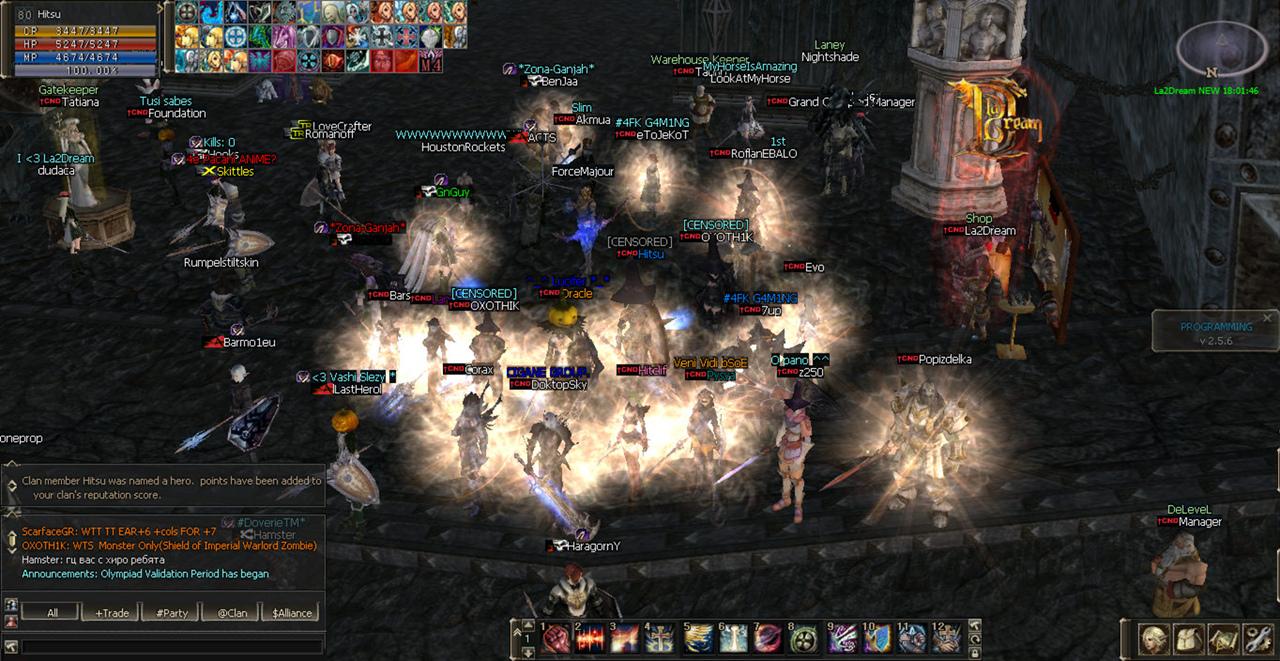Open the character status menu icon

(1155, 638)
